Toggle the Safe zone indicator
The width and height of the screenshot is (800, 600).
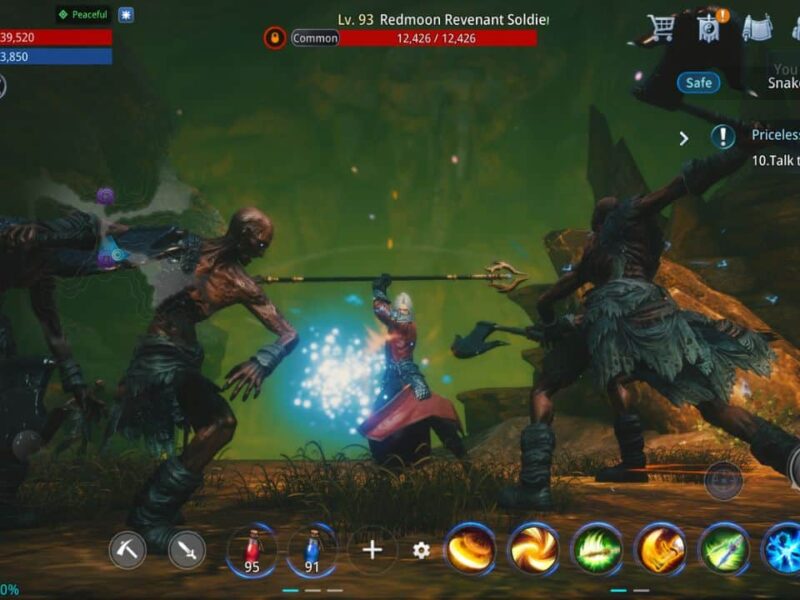[x=698, y=83]
